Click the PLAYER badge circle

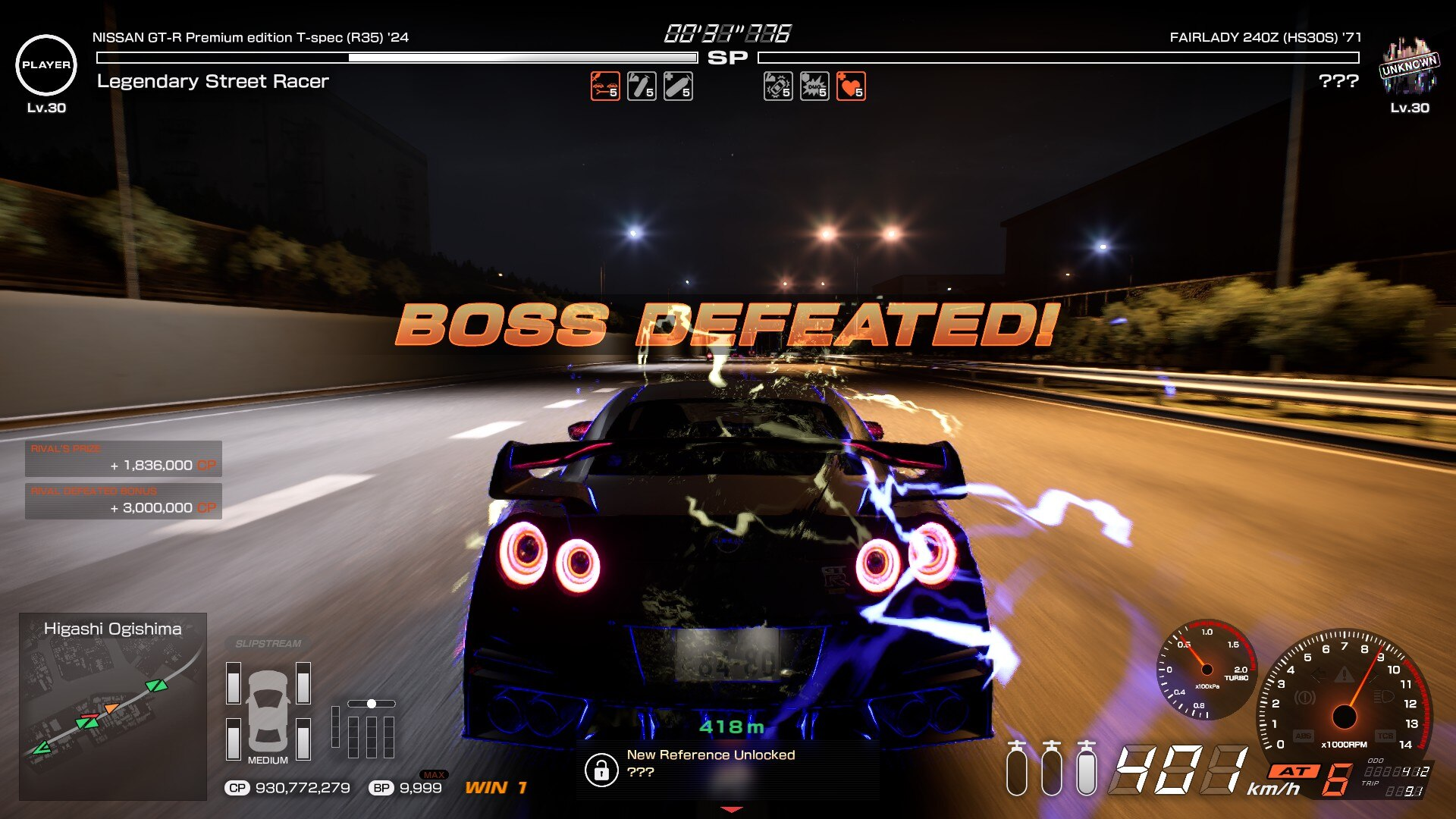point(46,65)
